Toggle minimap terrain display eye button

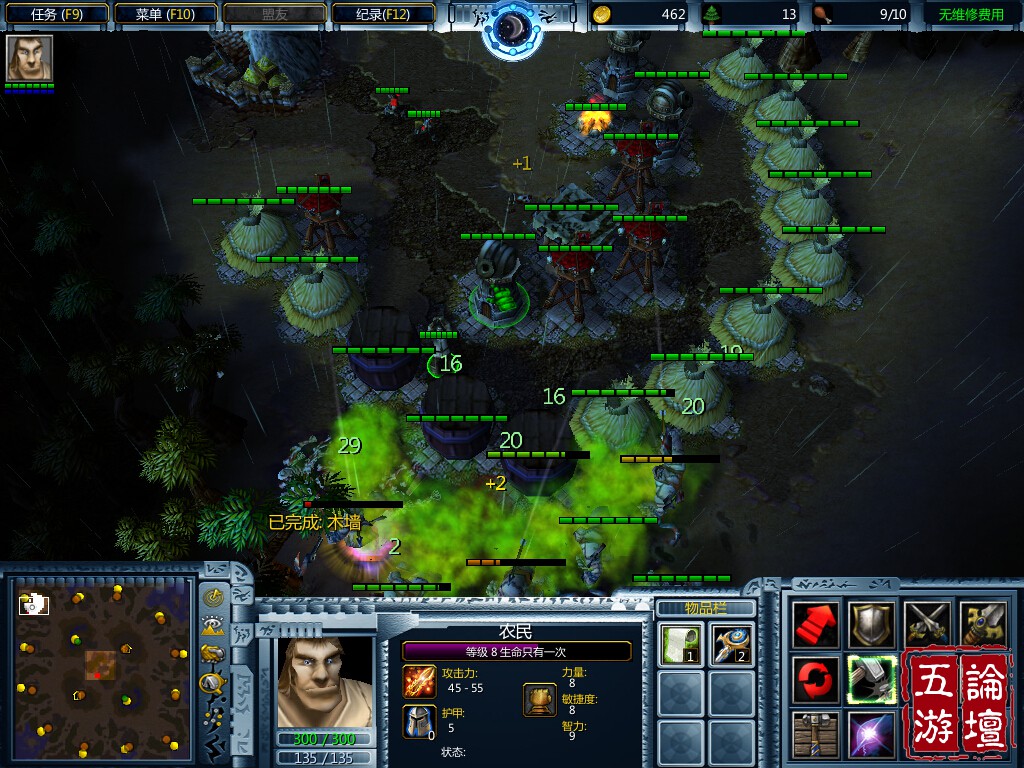(213, 626)
